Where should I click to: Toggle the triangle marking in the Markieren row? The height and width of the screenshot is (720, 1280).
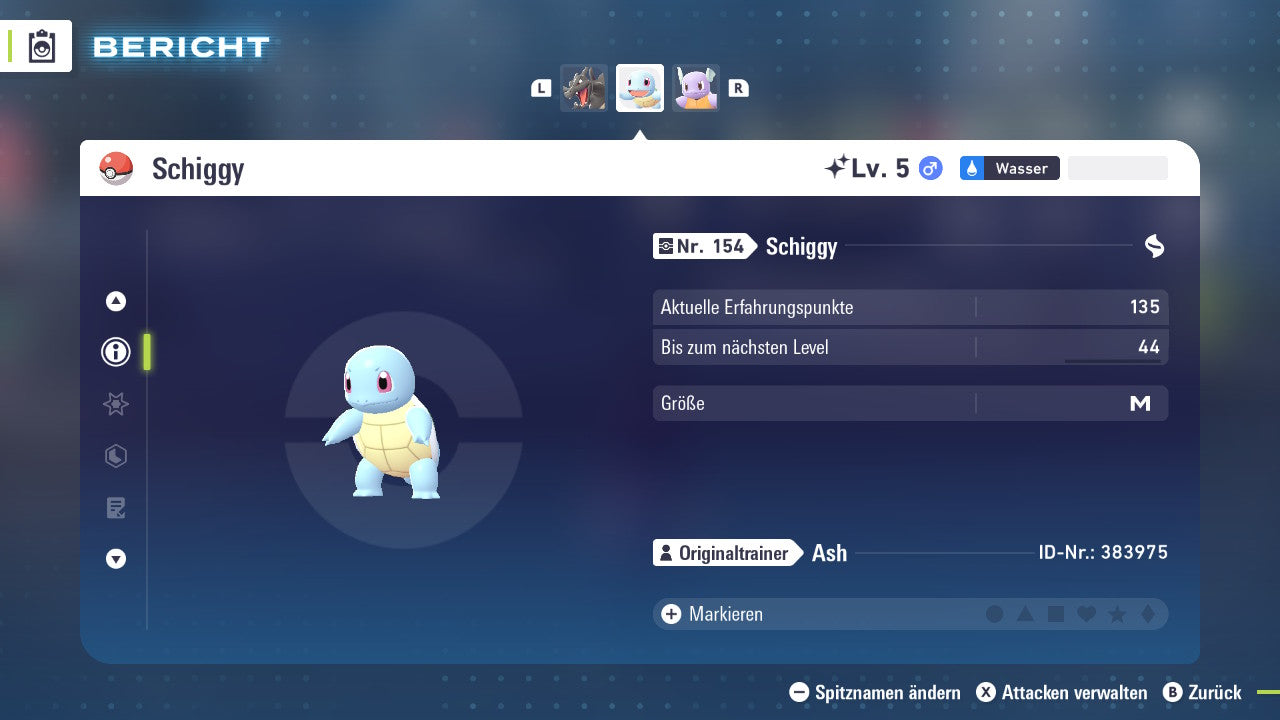1026,614
